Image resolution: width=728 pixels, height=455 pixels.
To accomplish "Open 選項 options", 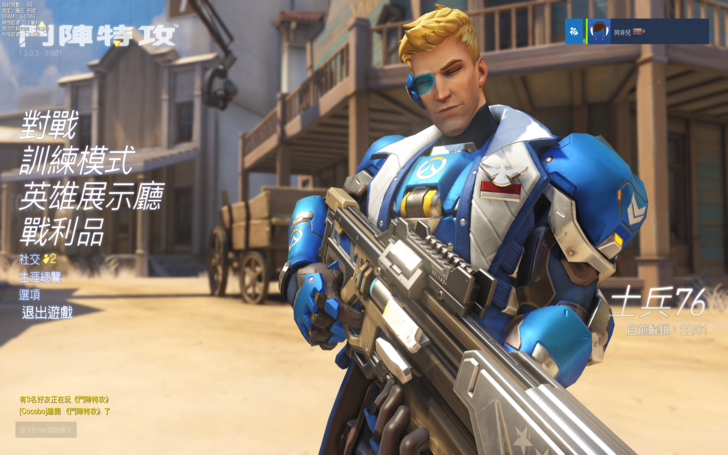I will 29,294.
